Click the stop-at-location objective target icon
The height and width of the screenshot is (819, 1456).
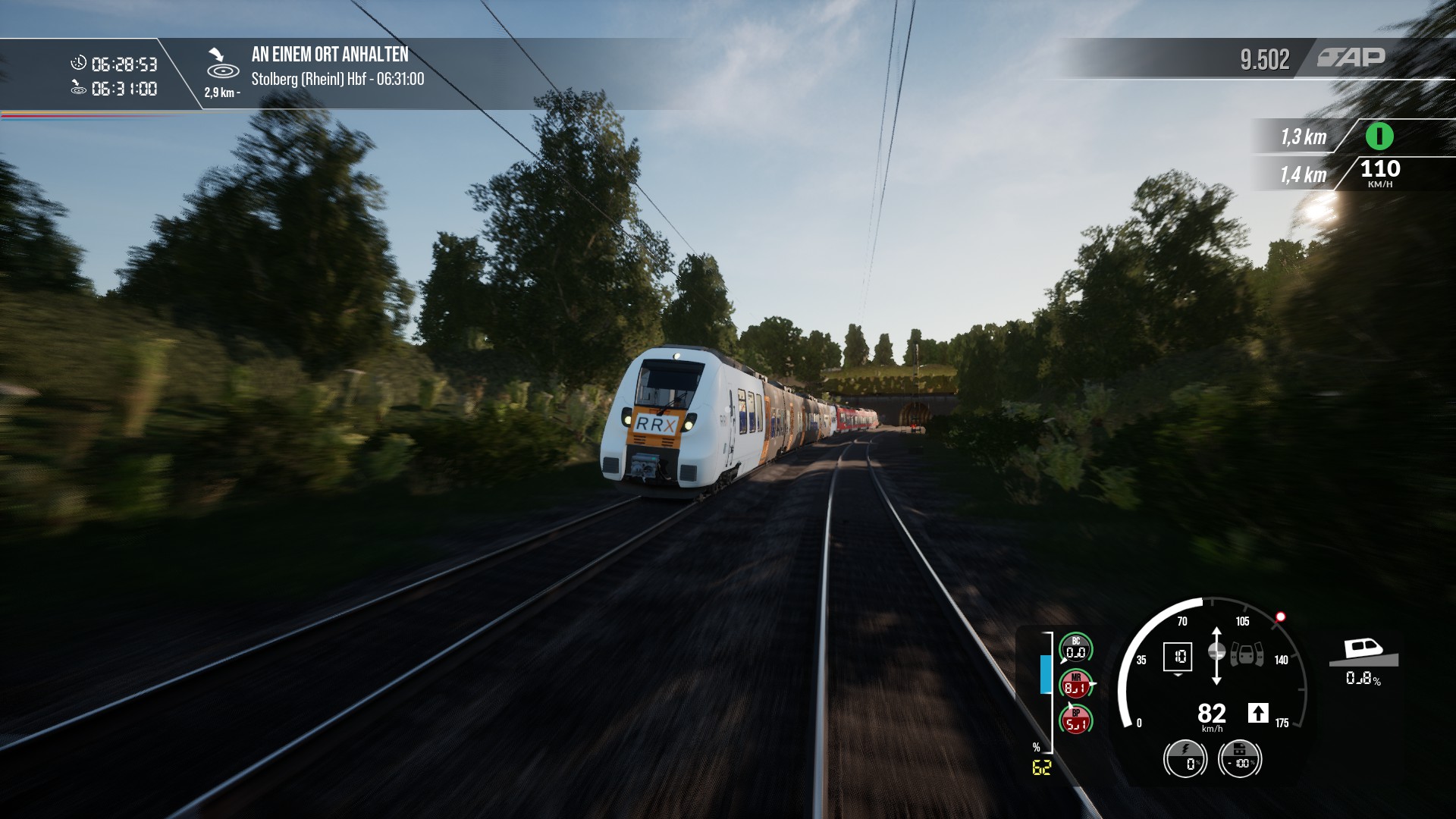223,65
